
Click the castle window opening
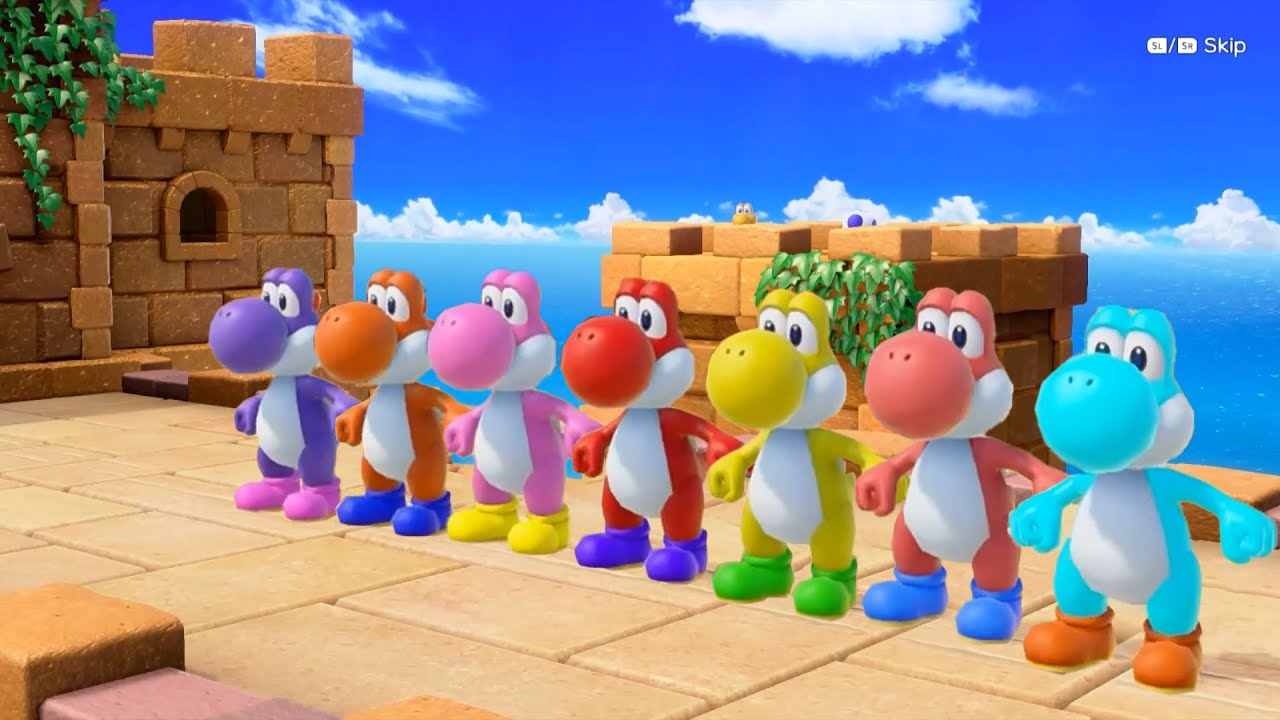(x=200, y=215)
